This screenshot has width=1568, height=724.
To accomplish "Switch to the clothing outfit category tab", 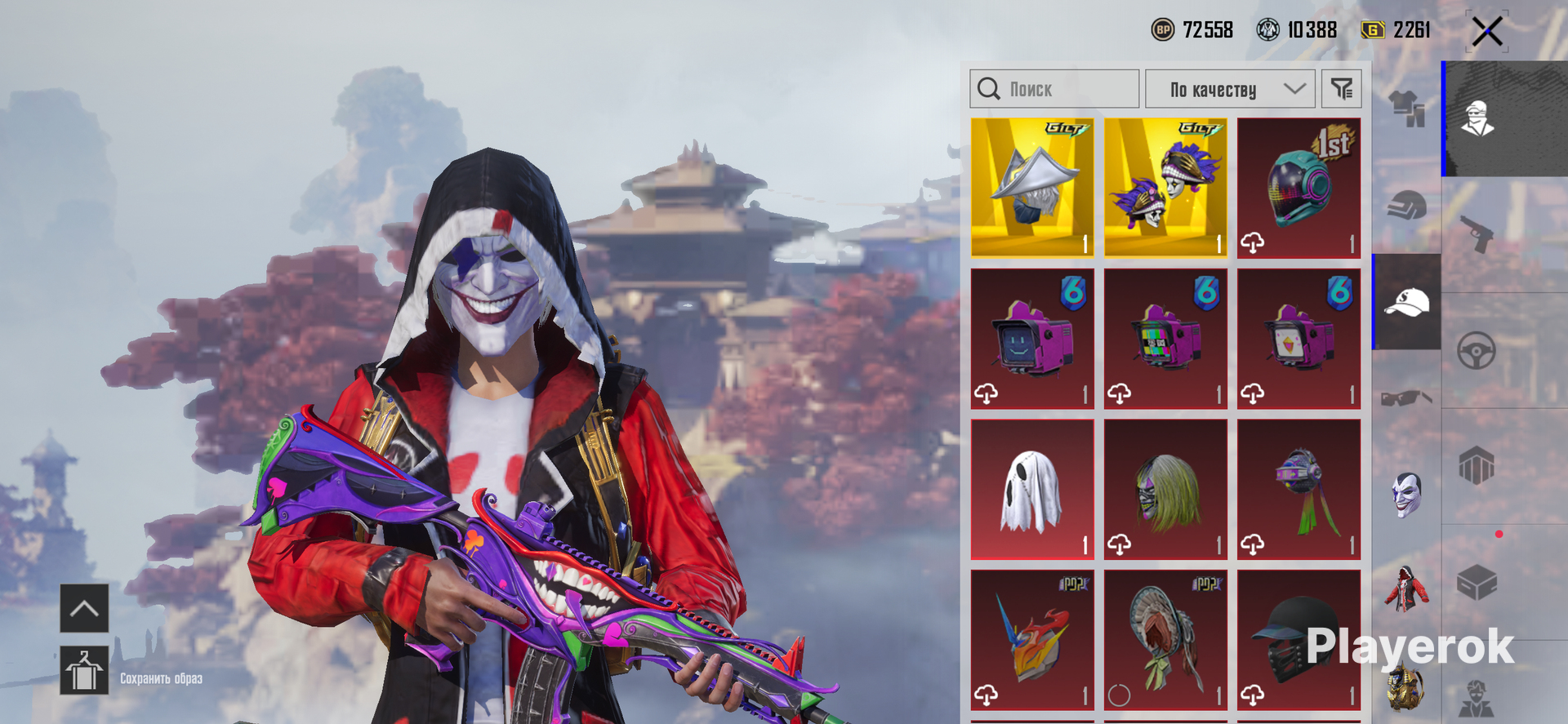I will coord(1406,108).
